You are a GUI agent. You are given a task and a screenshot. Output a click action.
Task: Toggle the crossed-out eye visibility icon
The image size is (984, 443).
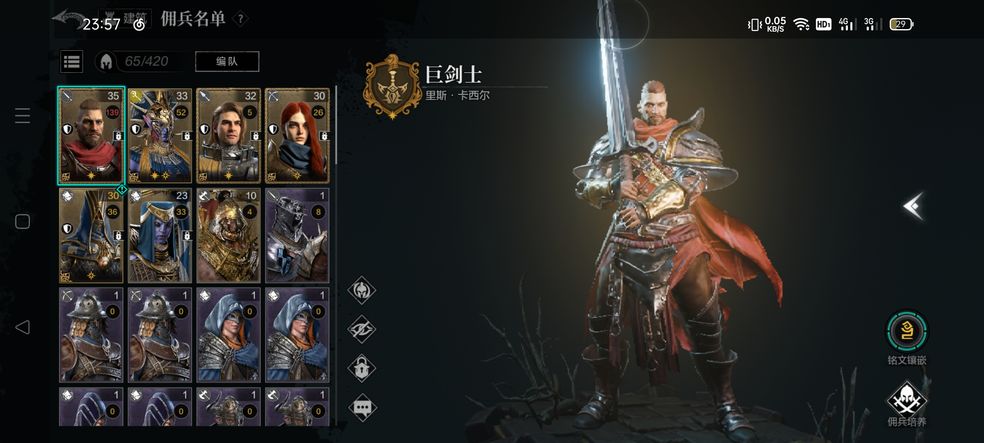(361, 329)
